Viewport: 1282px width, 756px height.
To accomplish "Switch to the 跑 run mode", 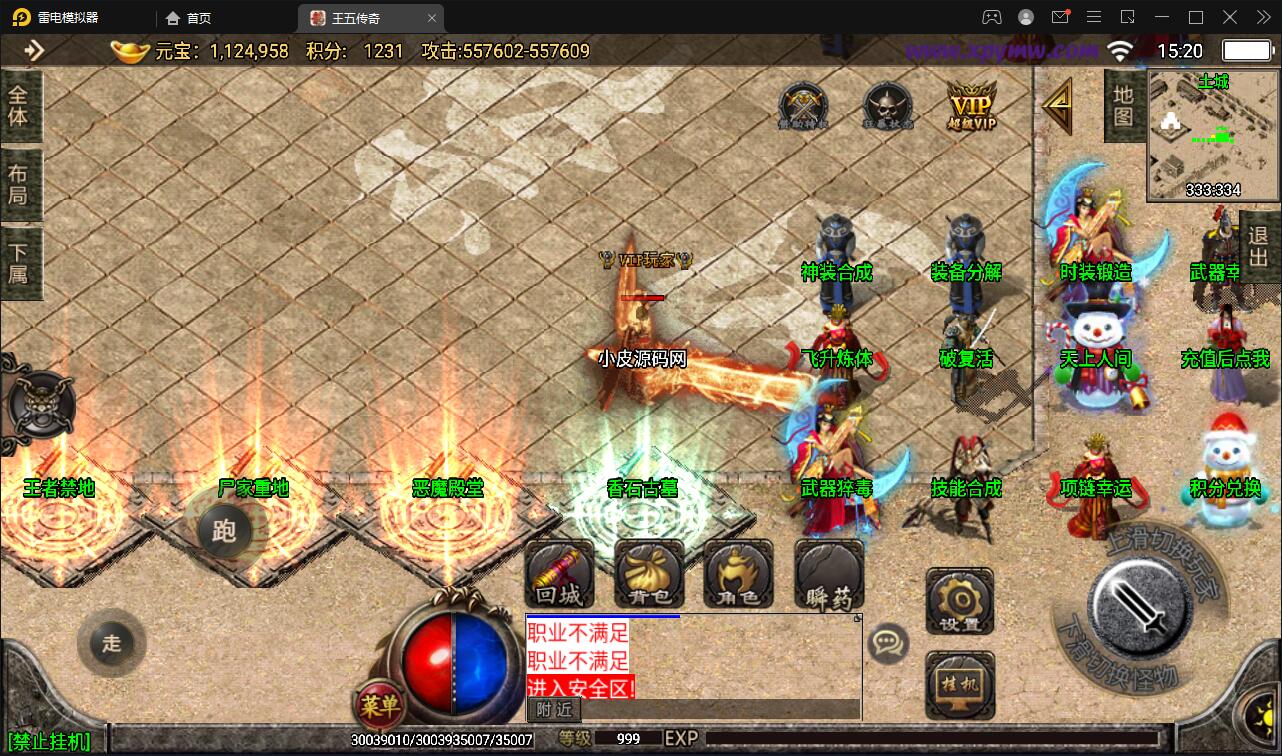I will click(224, 530).
